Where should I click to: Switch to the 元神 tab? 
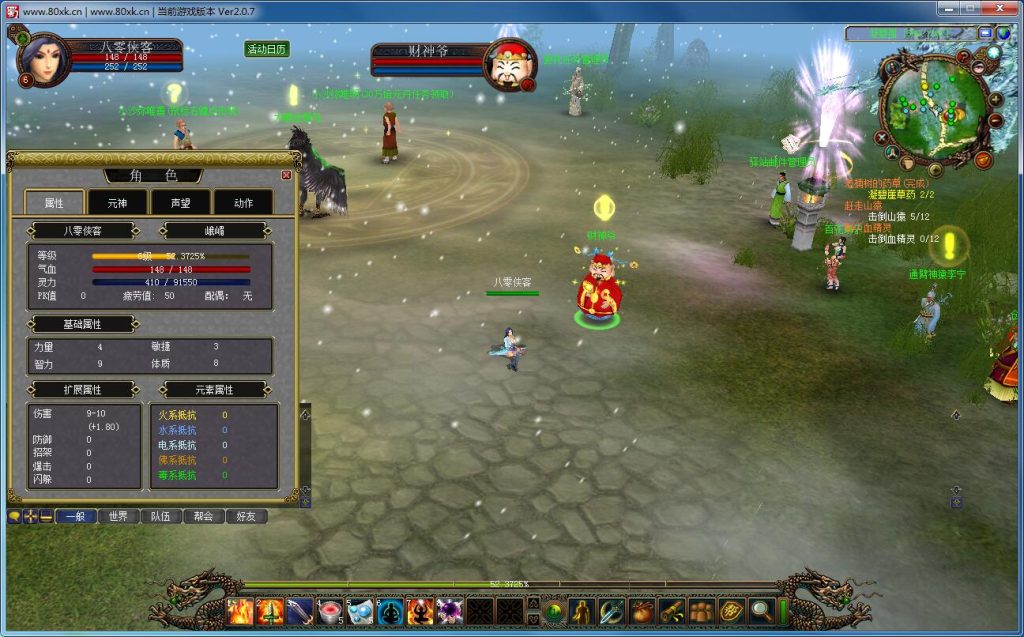point(117,203)
